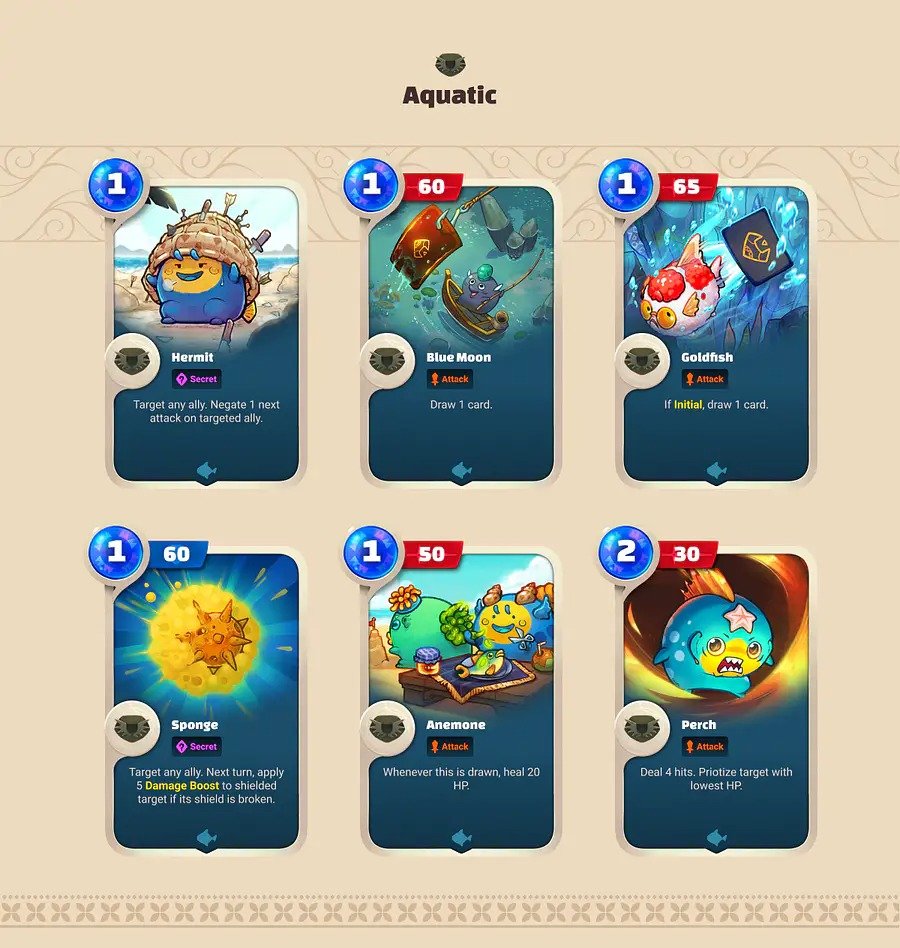
Task: Choose the Blue Moon card
Action: click(x=461, y=330)
